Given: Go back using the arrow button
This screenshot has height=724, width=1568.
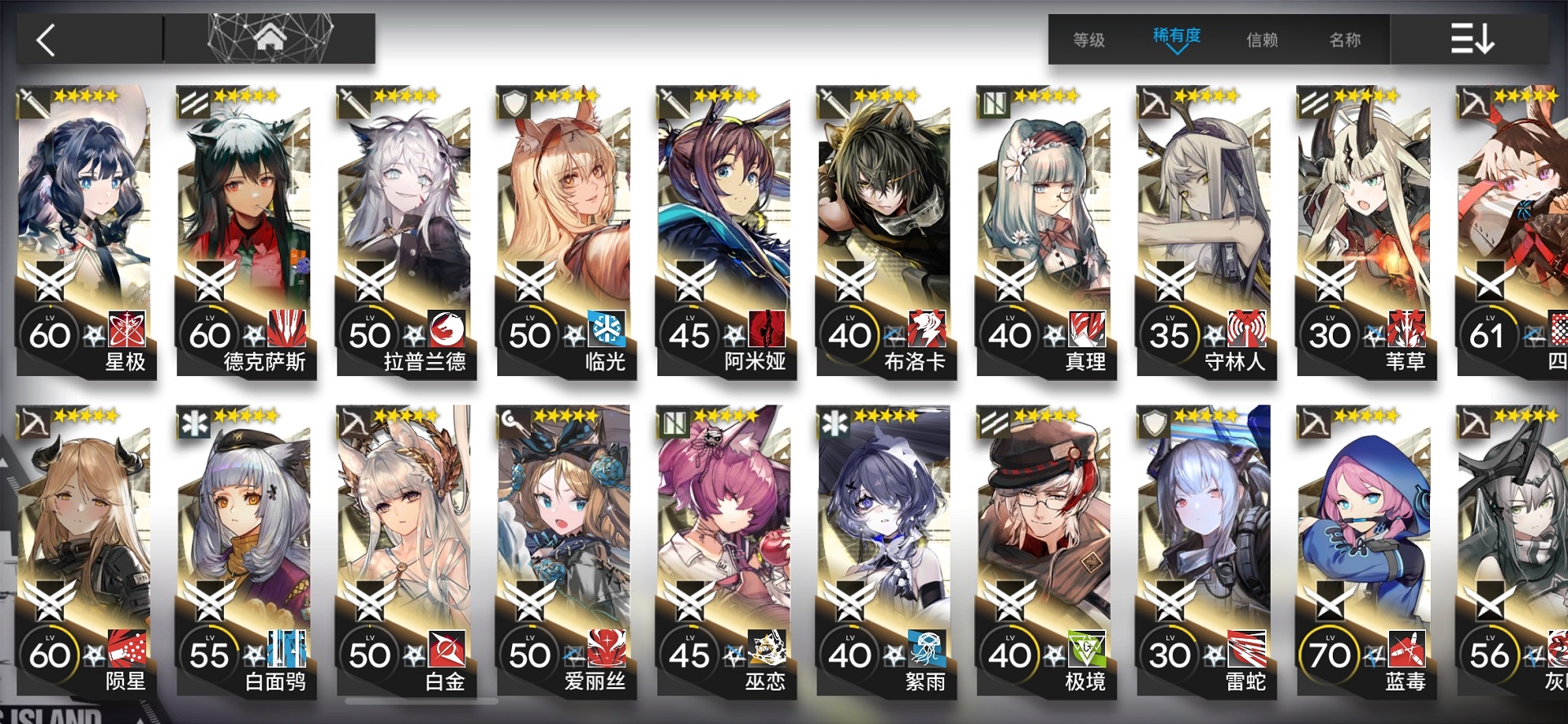Looking at the screenshot, I should [x=47, y=39].
